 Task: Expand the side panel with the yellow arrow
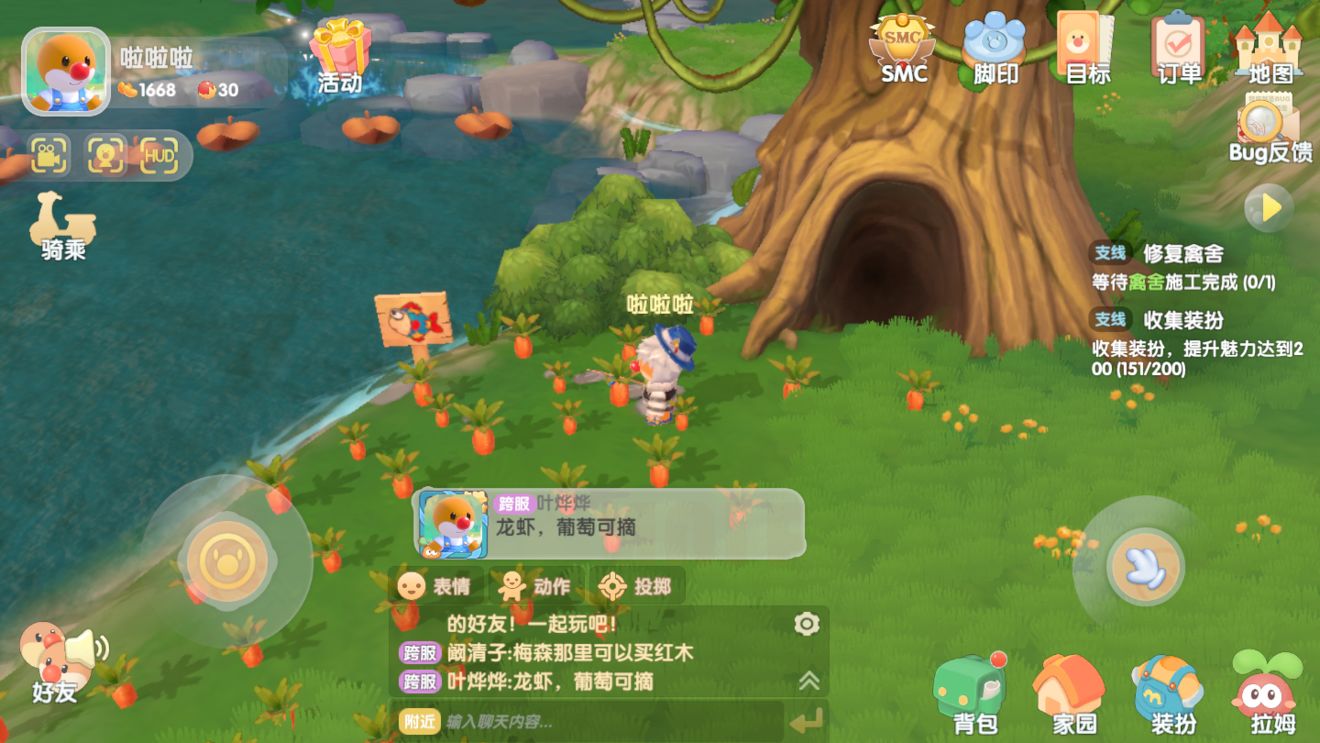pyautogui.click(x=1266, y=207)
